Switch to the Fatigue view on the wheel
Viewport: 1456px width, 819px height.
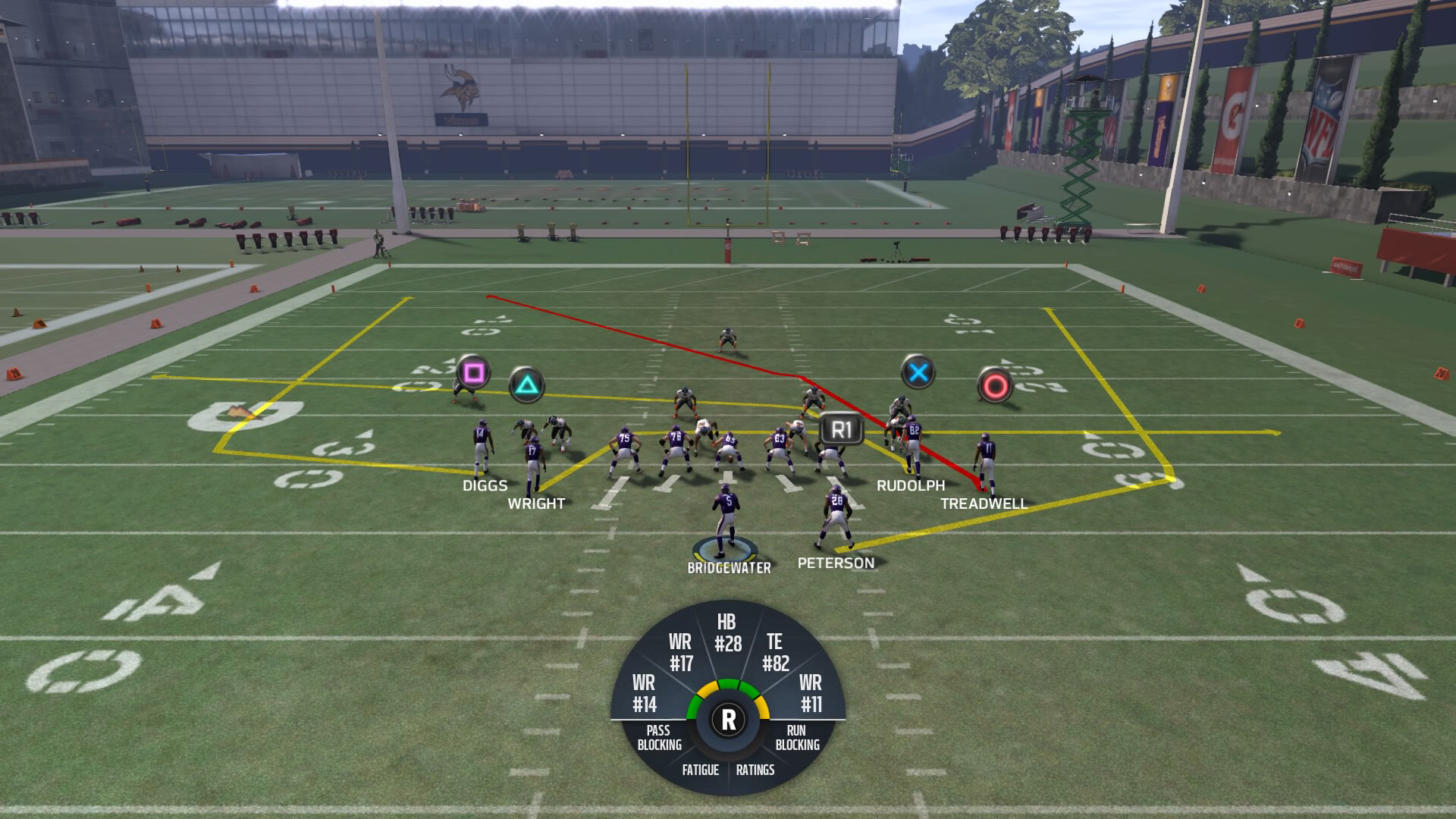(x=701, y=770)
